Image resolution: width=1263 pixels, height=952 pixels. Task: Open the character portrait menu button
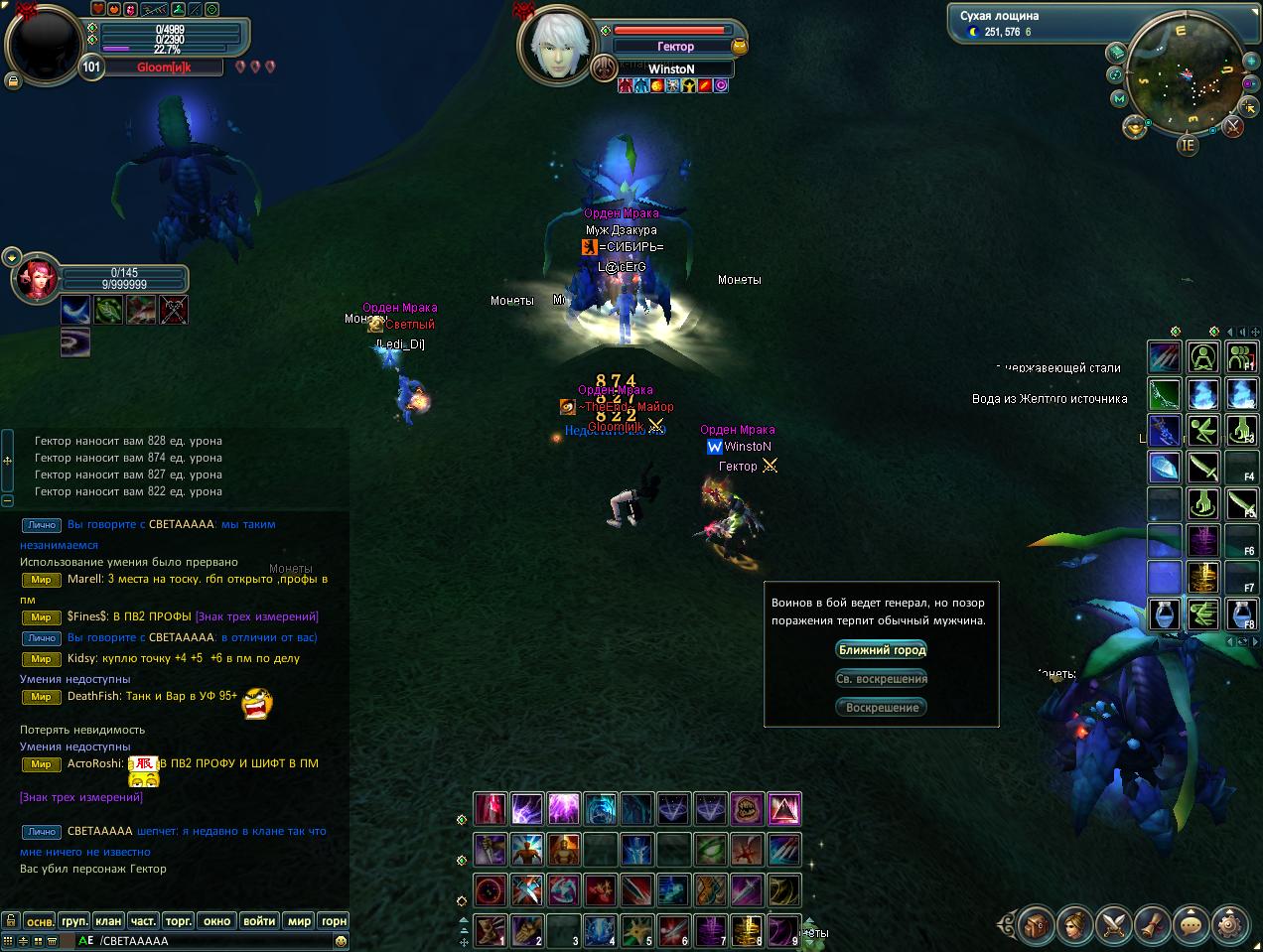pos(1076,925)
